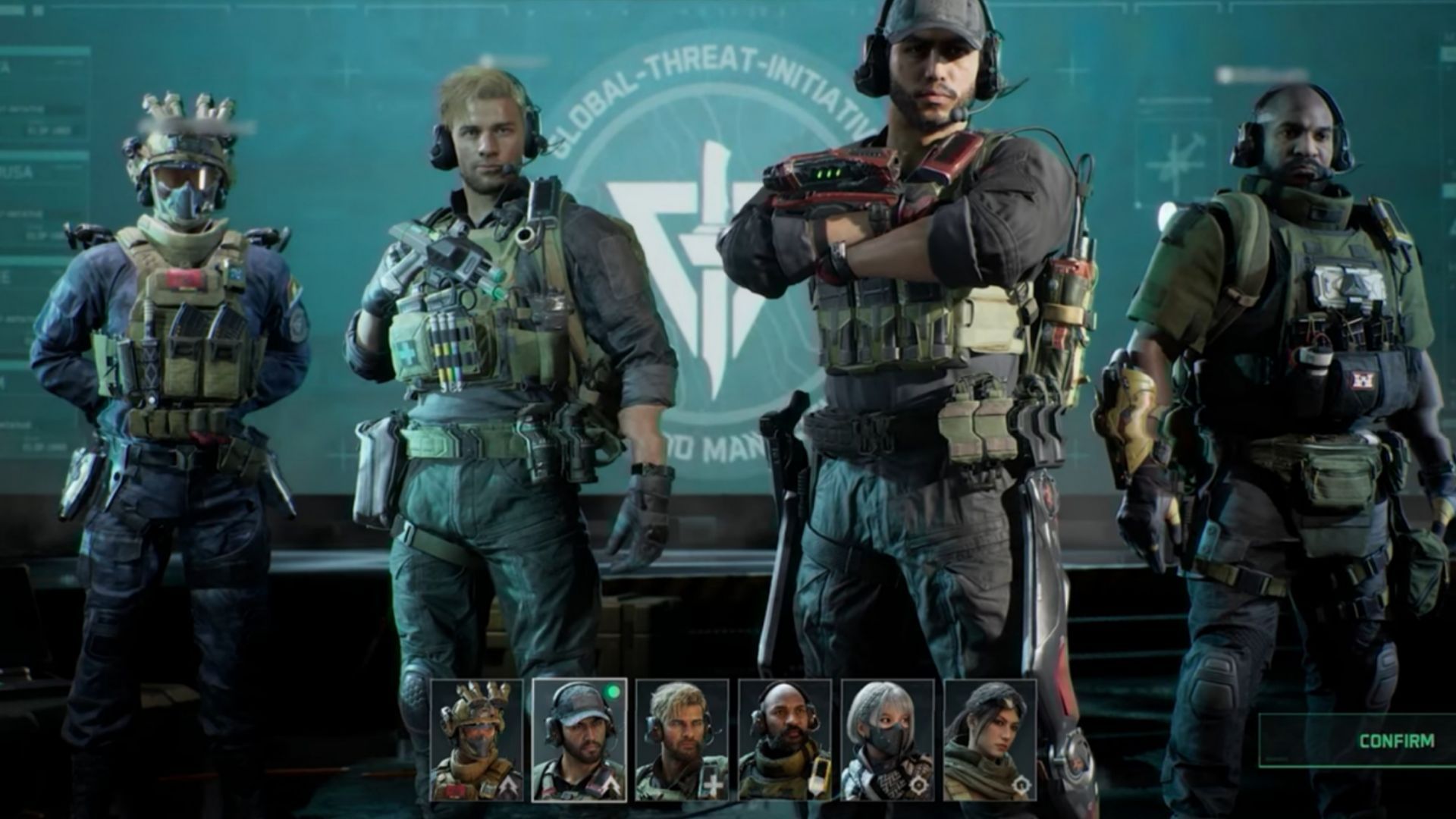Image resolution: width=1456 pixels, height=819 pixels.
Task: Choose the silver-haired masked operator portrait
Action: coord(887,740)
